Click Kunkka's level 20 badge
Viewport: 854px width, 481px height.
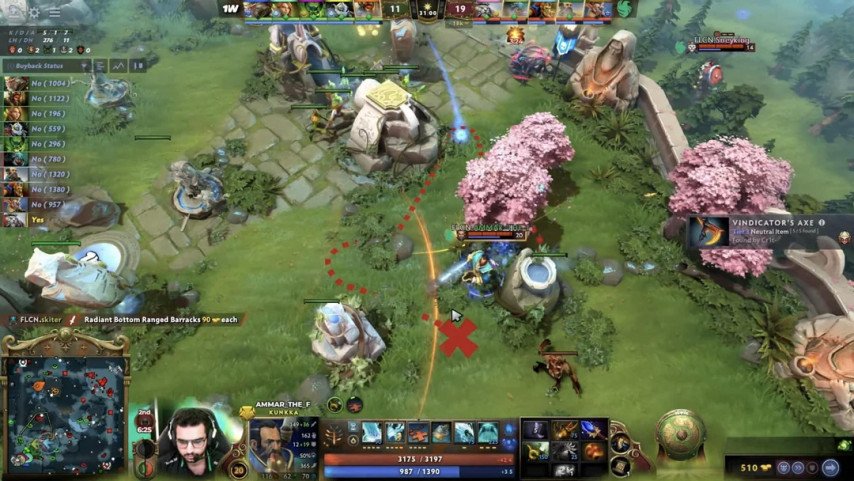point(237,471)
